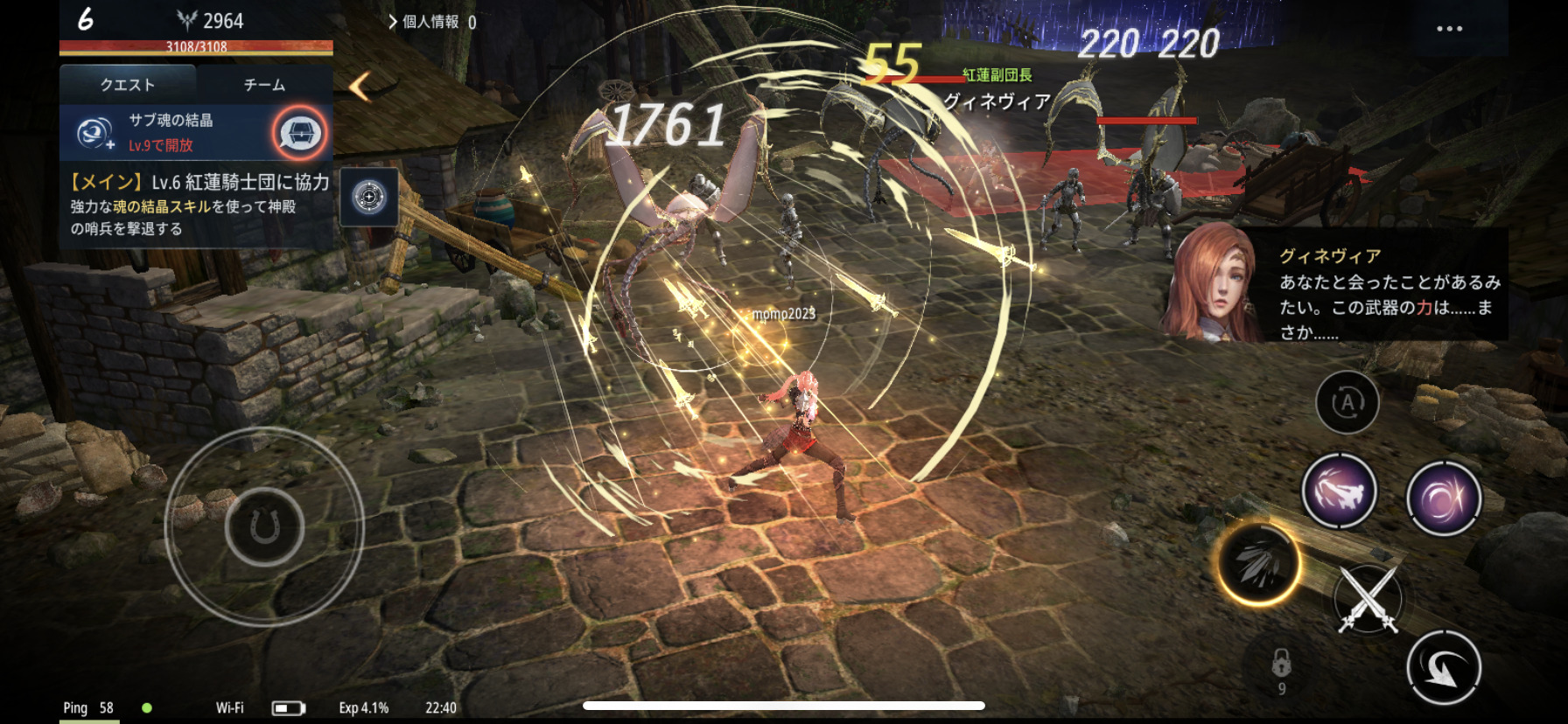Image resolution: width=1568 pixels, height=724 pixels.
Task: Open the サブ魂の結晶 chest icon
Action: tap(300, 133)
